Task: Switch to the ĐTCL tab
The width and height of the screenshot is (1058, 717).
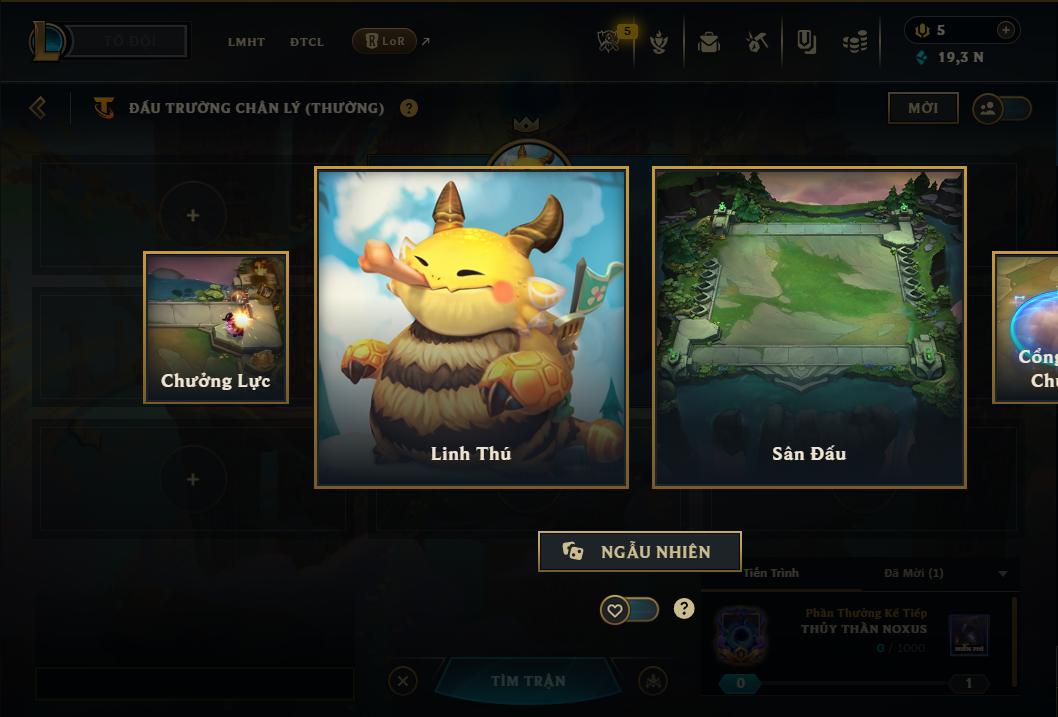Action: click(x=306, y=42)
